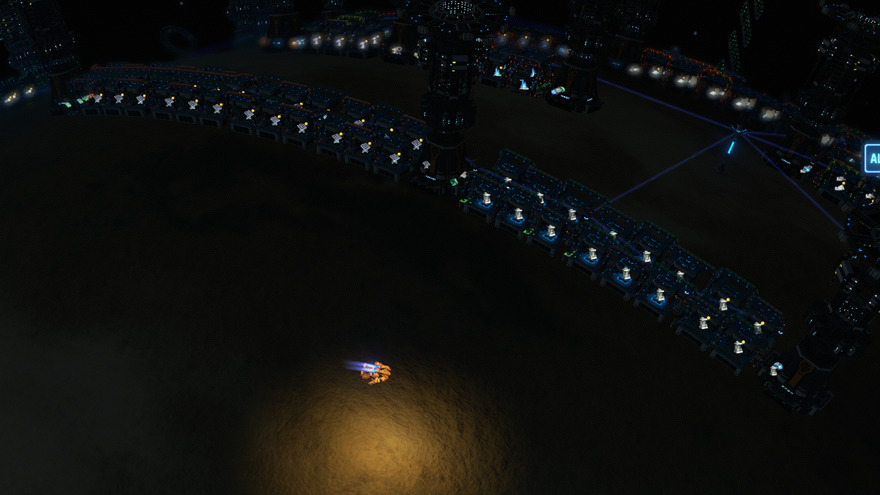This screenshot has height=495, width=880.
Task: Click the glowing blue AL label box
Action: [x=872, y=158]
